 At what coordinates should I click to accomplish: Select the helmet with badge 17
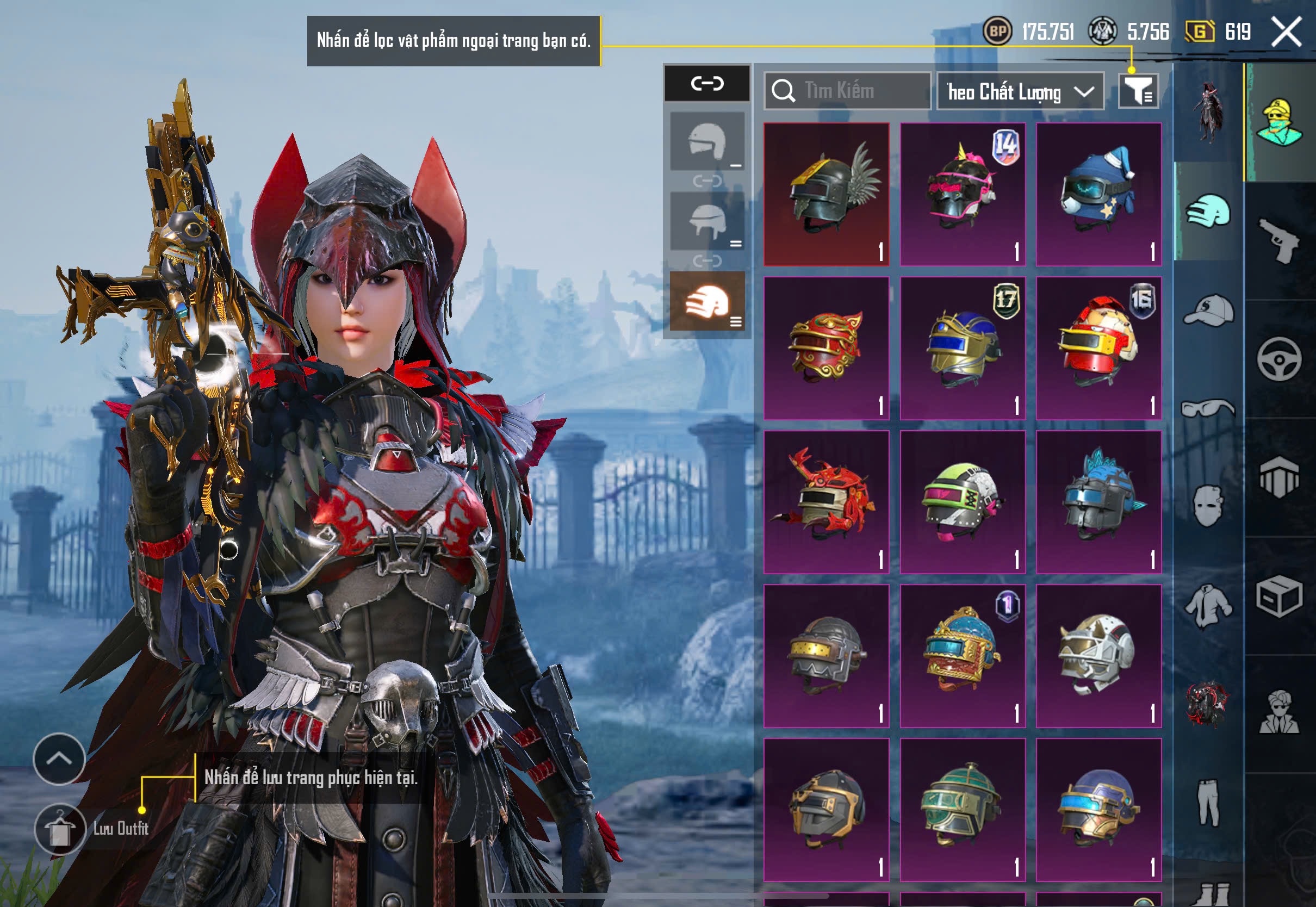point(963,348)
